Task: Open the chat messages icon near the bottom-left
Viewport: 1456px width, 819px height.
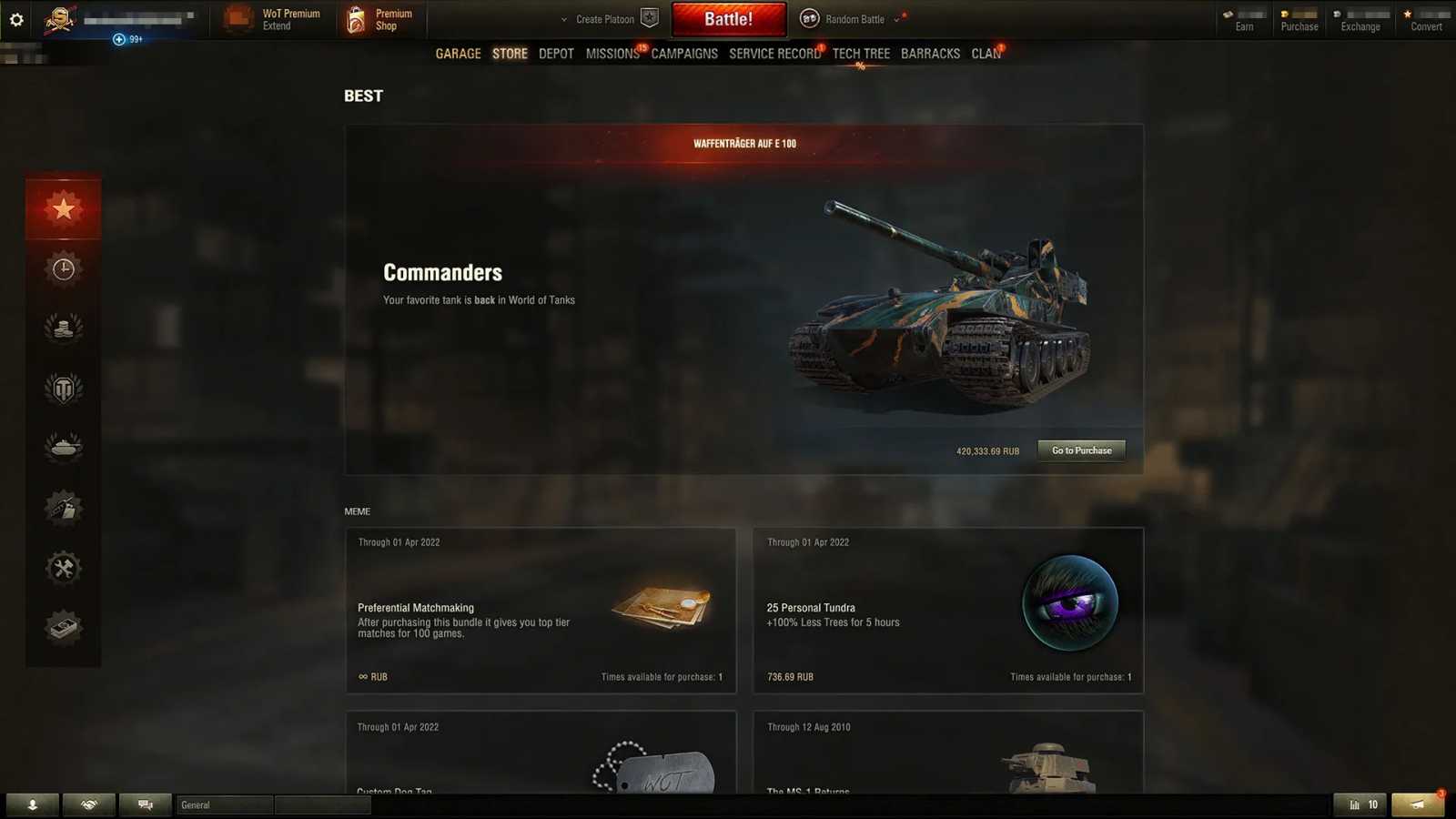Action: coord(144,804)
